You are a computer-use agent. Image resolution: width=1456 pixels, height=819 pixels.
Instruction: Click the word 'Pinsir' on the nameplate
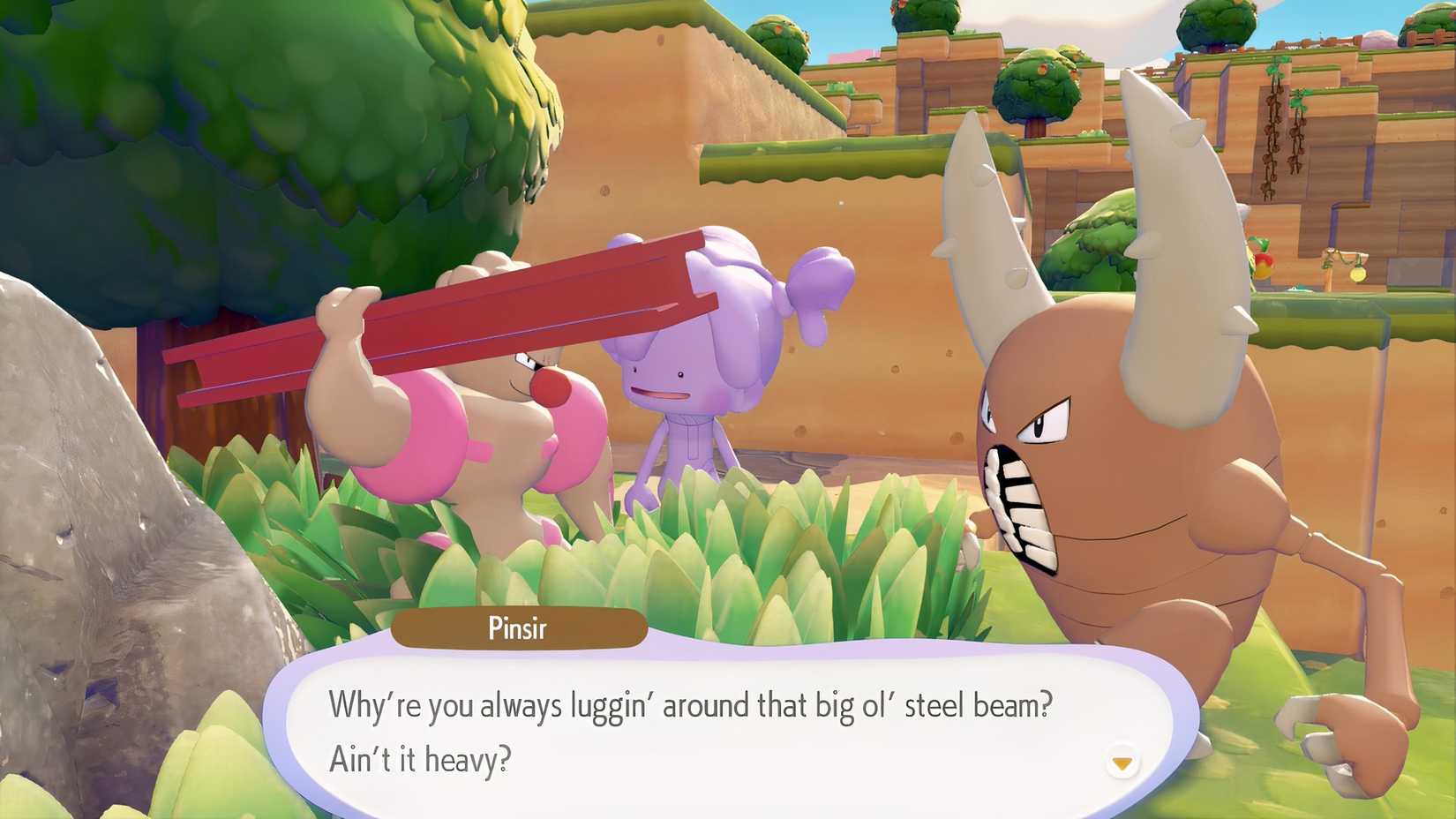coord(520,628)
